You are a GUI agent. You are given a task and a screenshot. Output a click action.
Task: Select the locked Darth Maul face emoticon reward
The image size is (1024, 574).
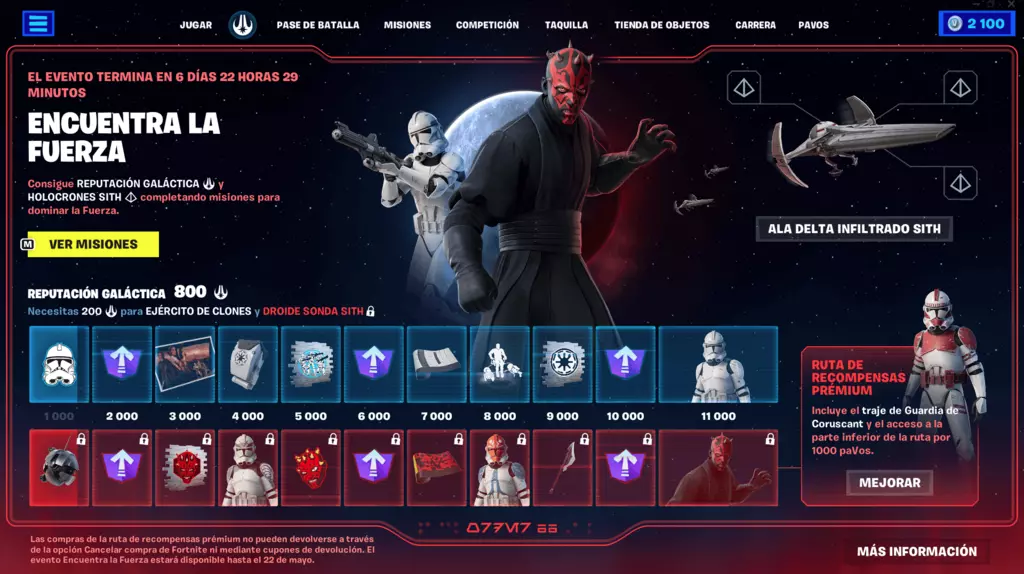(x=311, y=468)
